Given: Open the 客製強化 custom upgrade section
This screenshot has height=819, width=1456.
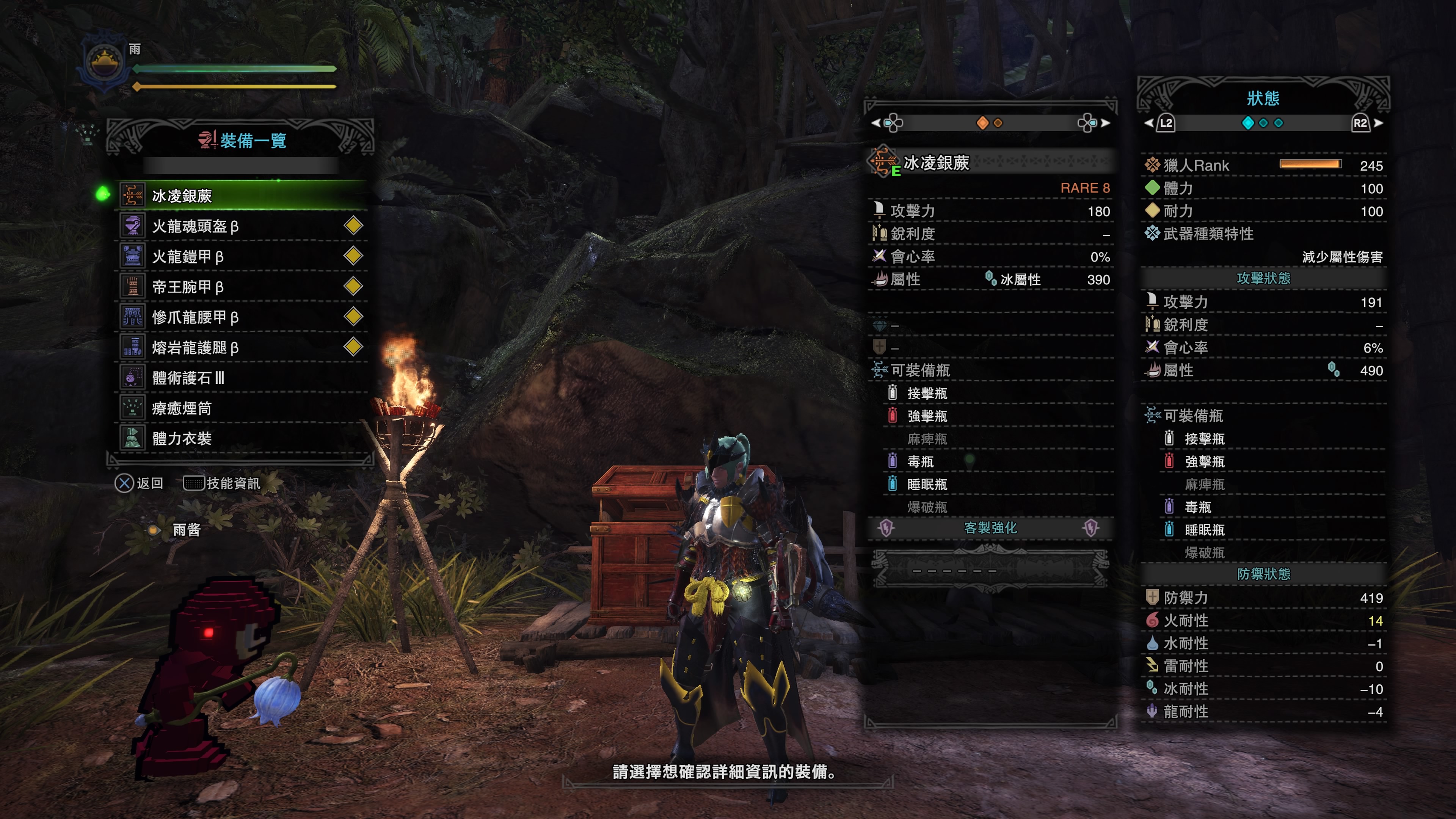Looking at the screenshot, I should pyautogui.click(x=990, y=528).
